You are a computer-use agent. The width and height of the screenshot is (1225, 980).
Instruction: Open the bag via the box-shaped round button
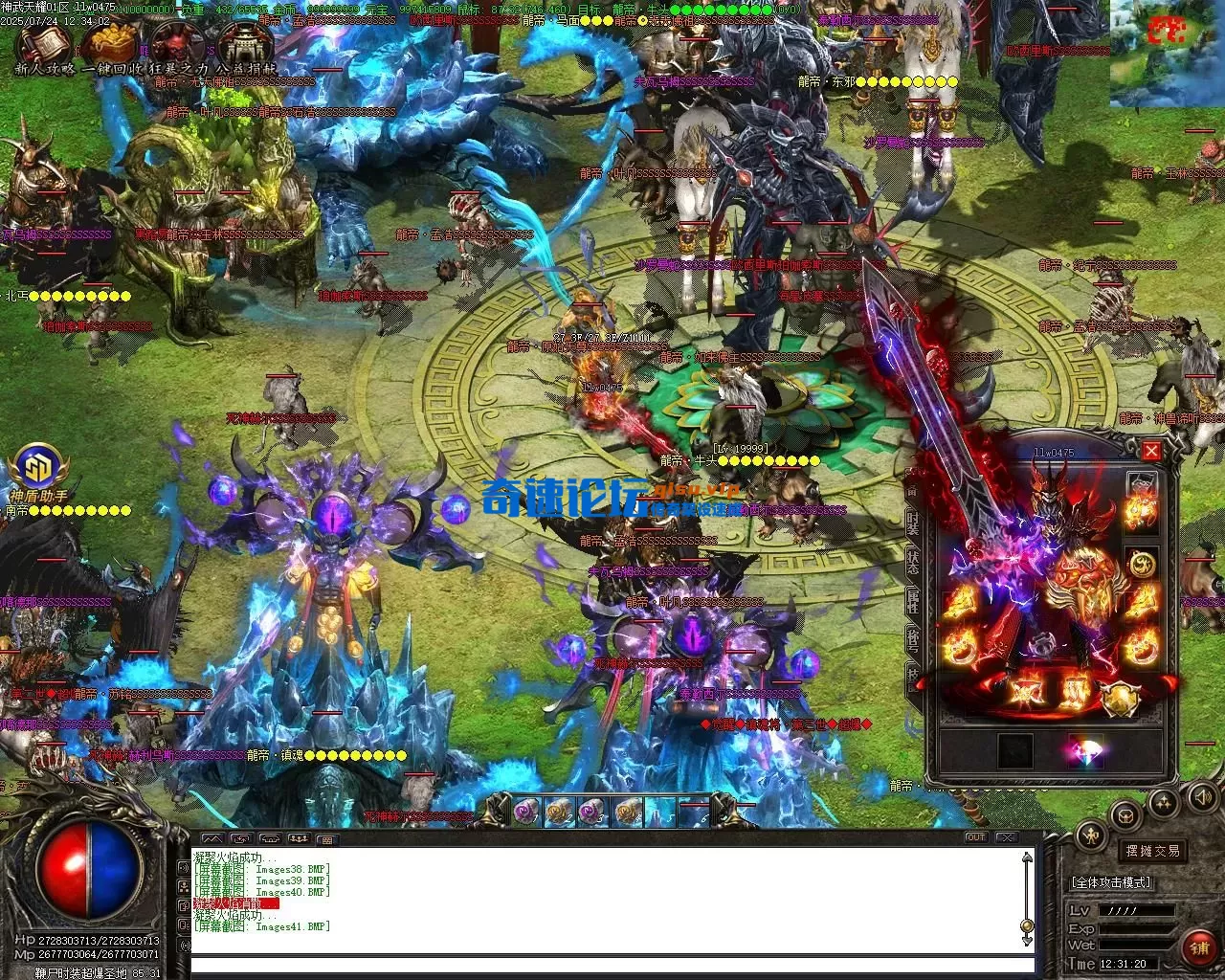click(x=1126, y=815)
